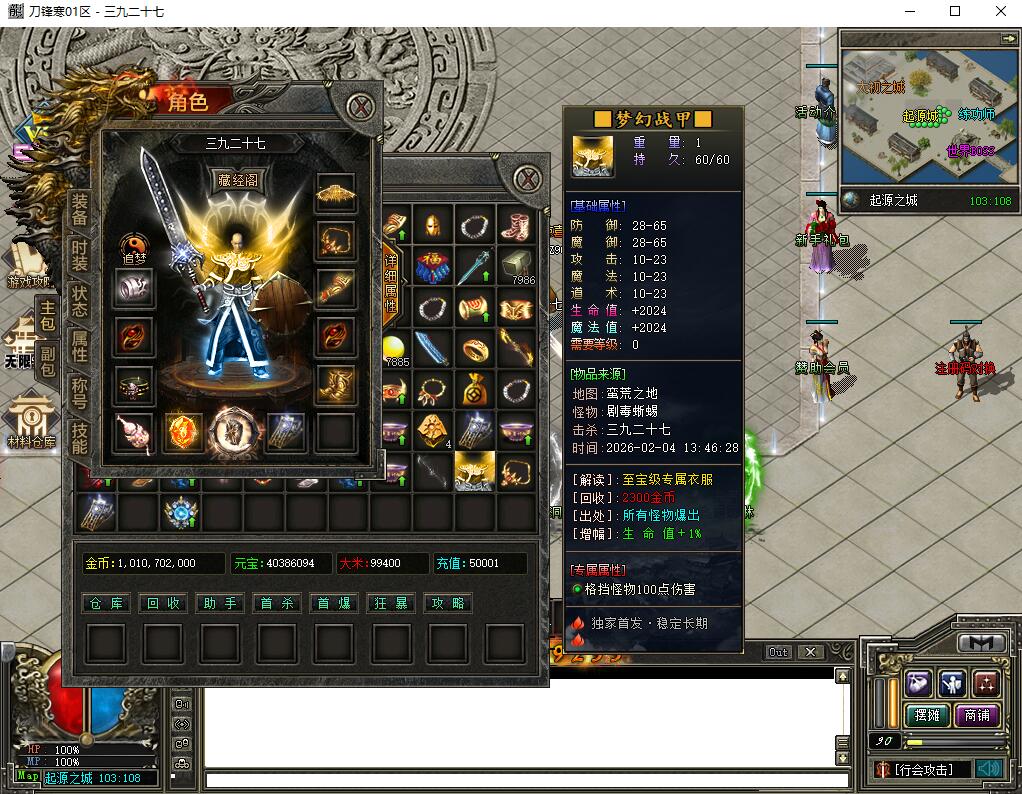Select the gold money pouch item
Image resolution: width=1022 pixels, height=794 pixels.
click(x=475, y=389)
